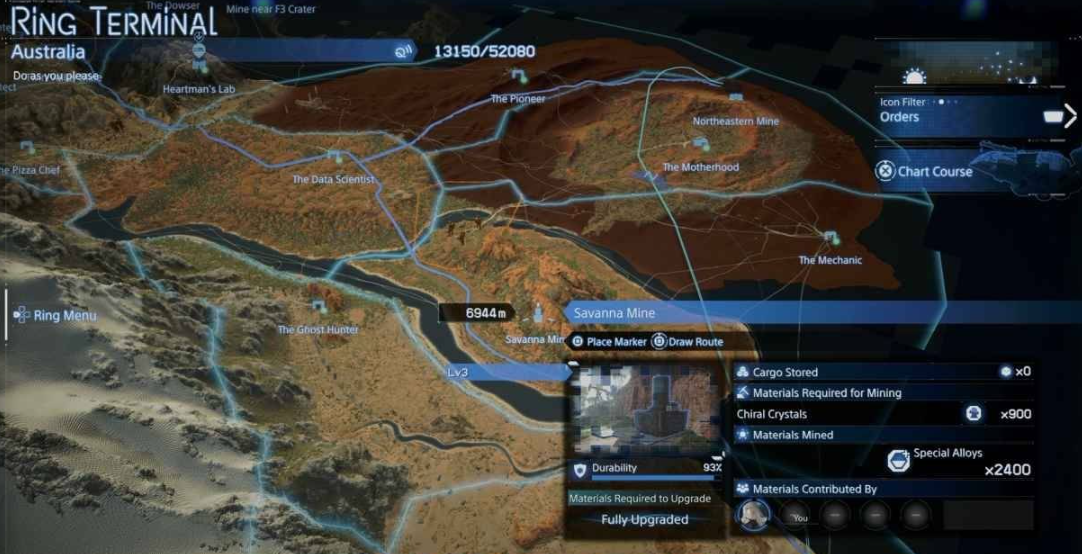This screenshot has width=1082, height=554.
Task: Select The Data Scientist marker
Action: [334, 158]
